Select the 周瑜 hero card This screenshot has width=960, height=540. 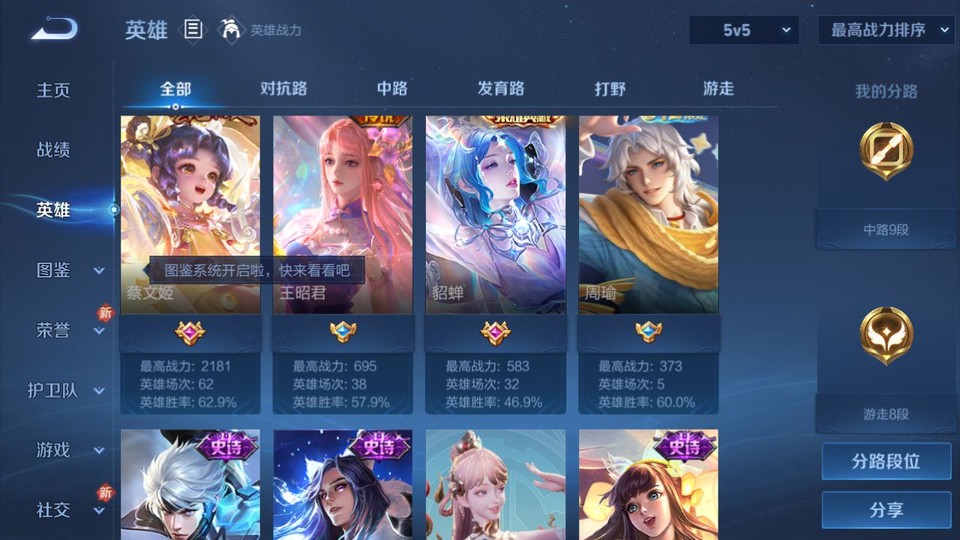point(648,215)
